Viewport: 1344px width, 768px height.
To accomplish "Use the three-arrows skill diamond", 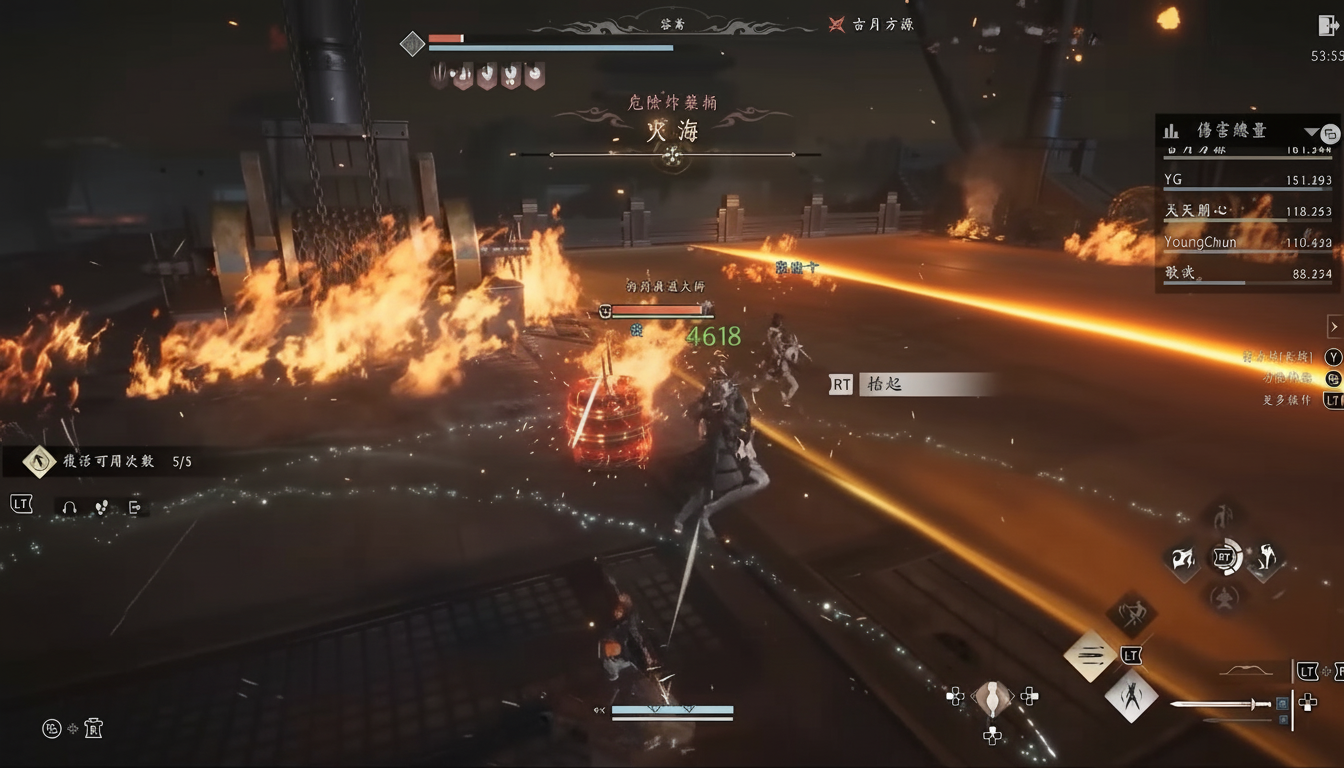I will 1089,656.
